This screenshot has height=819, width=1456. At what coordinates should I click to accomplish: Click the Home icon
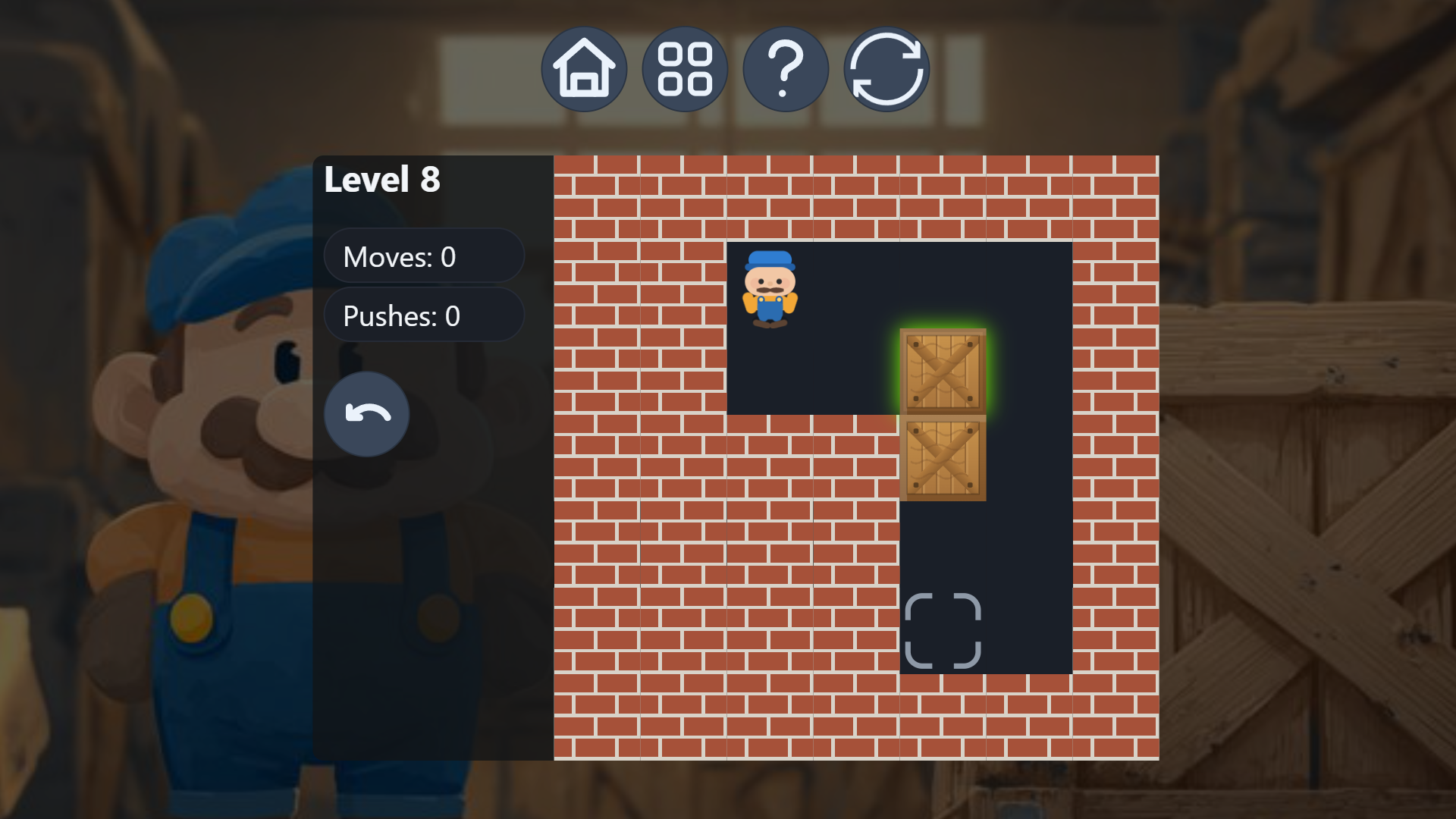(584, 68)
